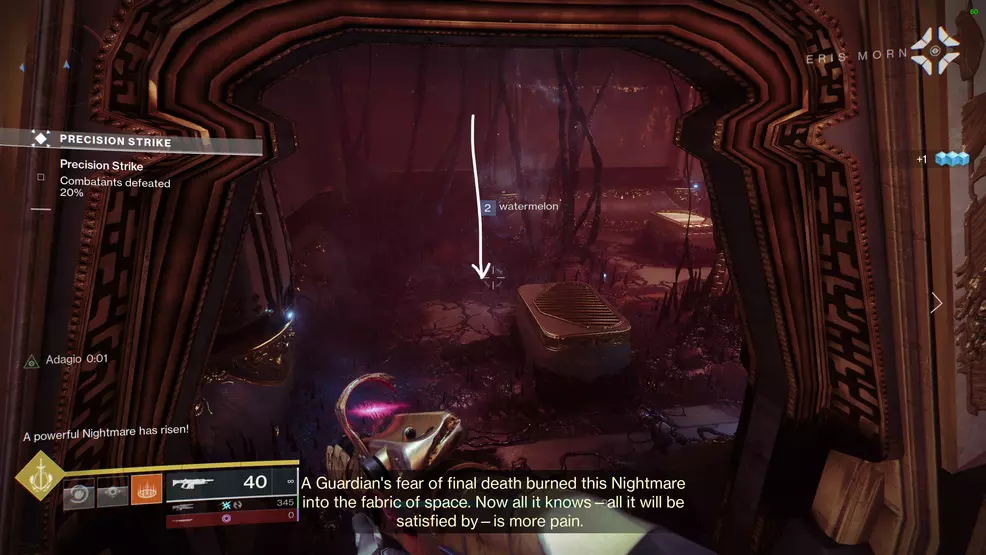The width and height of the screenshot is (986, 555).
Task: Activate the orange class ability icon
Action: pyautogui.click(x=146, y=490)
